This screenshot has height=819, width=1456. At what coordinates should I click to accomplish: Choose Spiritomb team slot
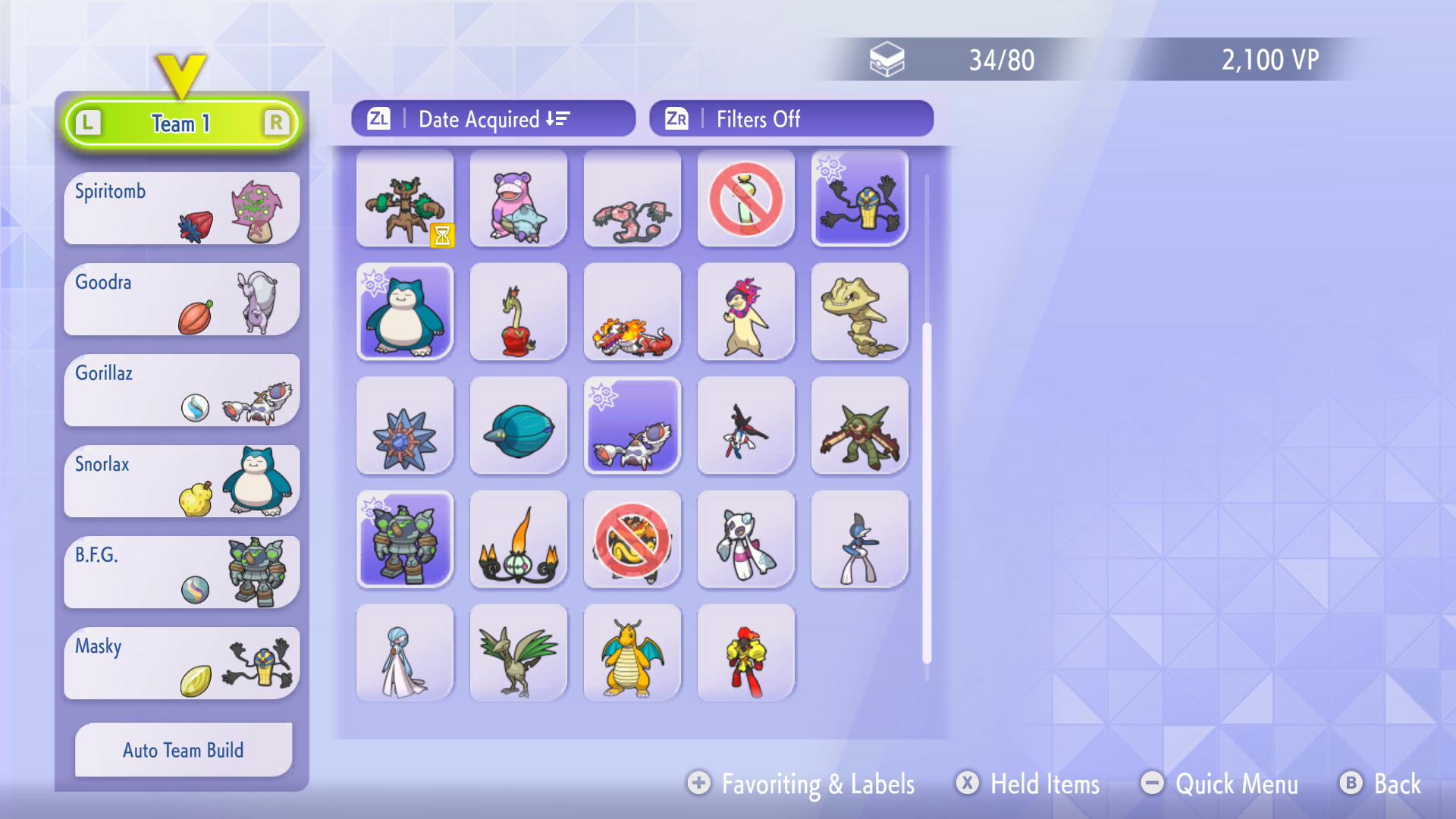click(182, 209)
